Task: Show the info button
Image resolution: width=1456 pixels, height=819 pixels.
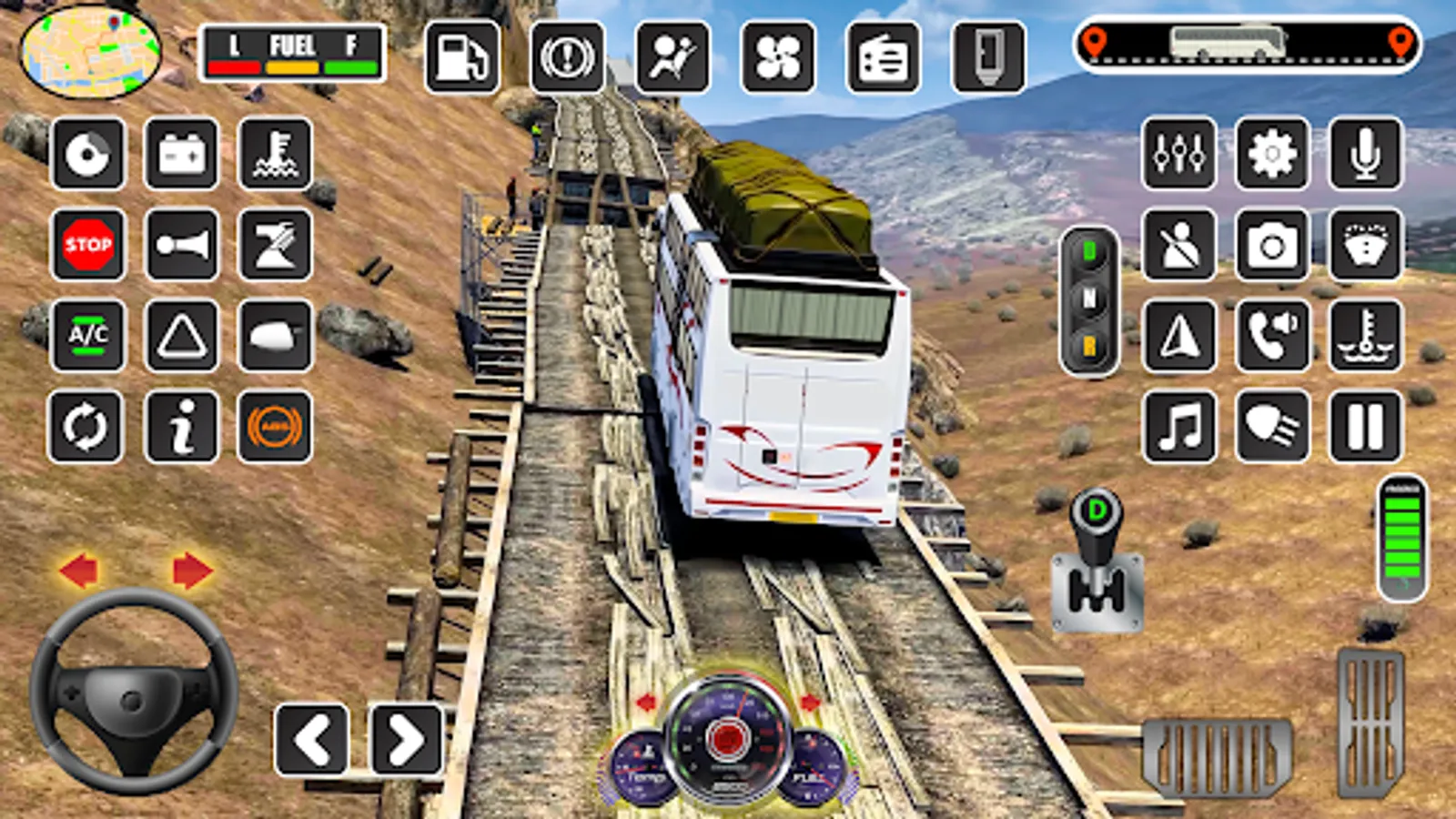Action: click(182, 427)
